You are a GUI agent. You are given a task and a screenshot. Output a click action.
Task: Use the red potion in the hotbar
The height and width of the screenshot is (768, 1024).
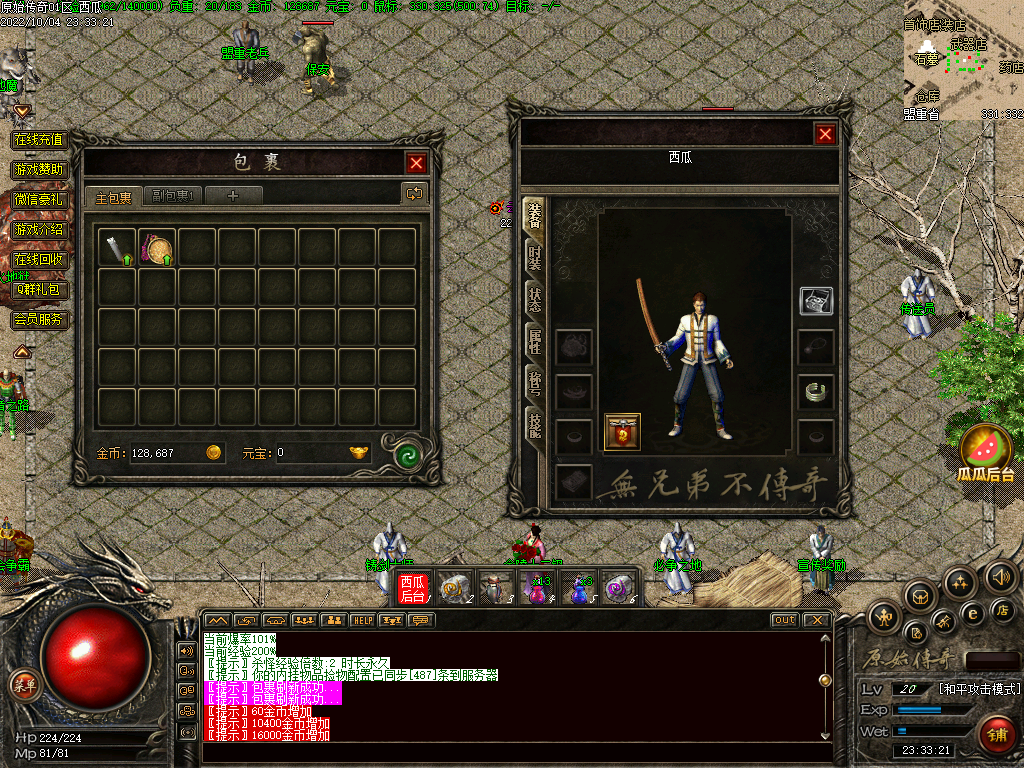537,588
